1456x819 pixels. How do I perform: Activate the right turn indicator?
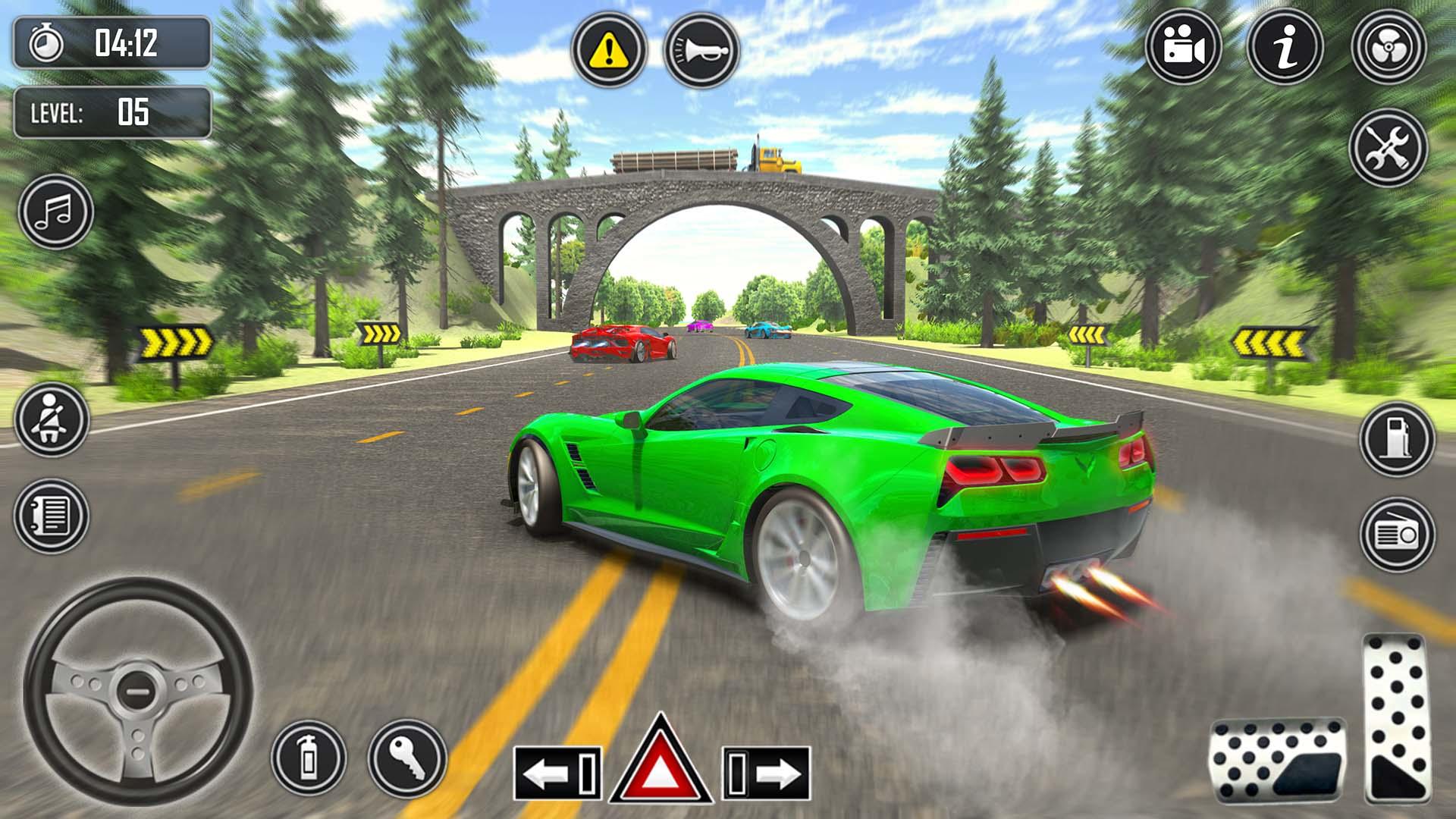pyautogui.click(x=766, y=773)
